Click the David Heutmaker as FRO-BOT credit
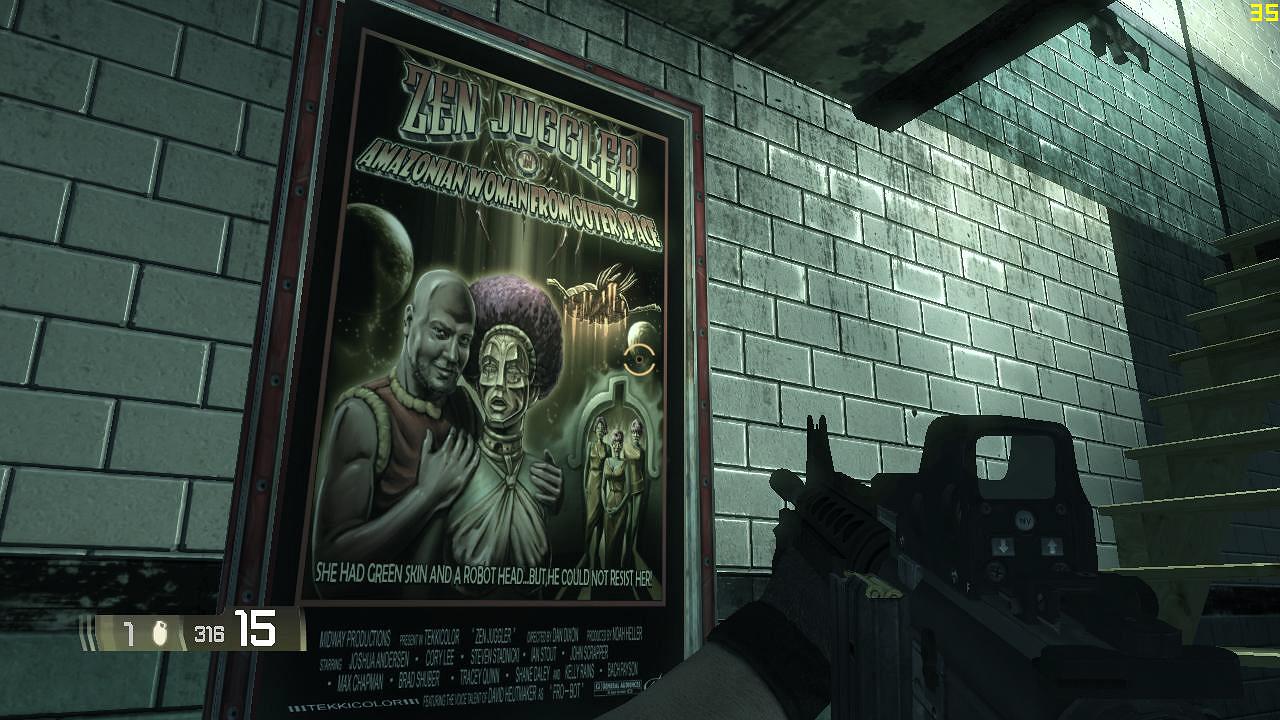 pos(510,690)
